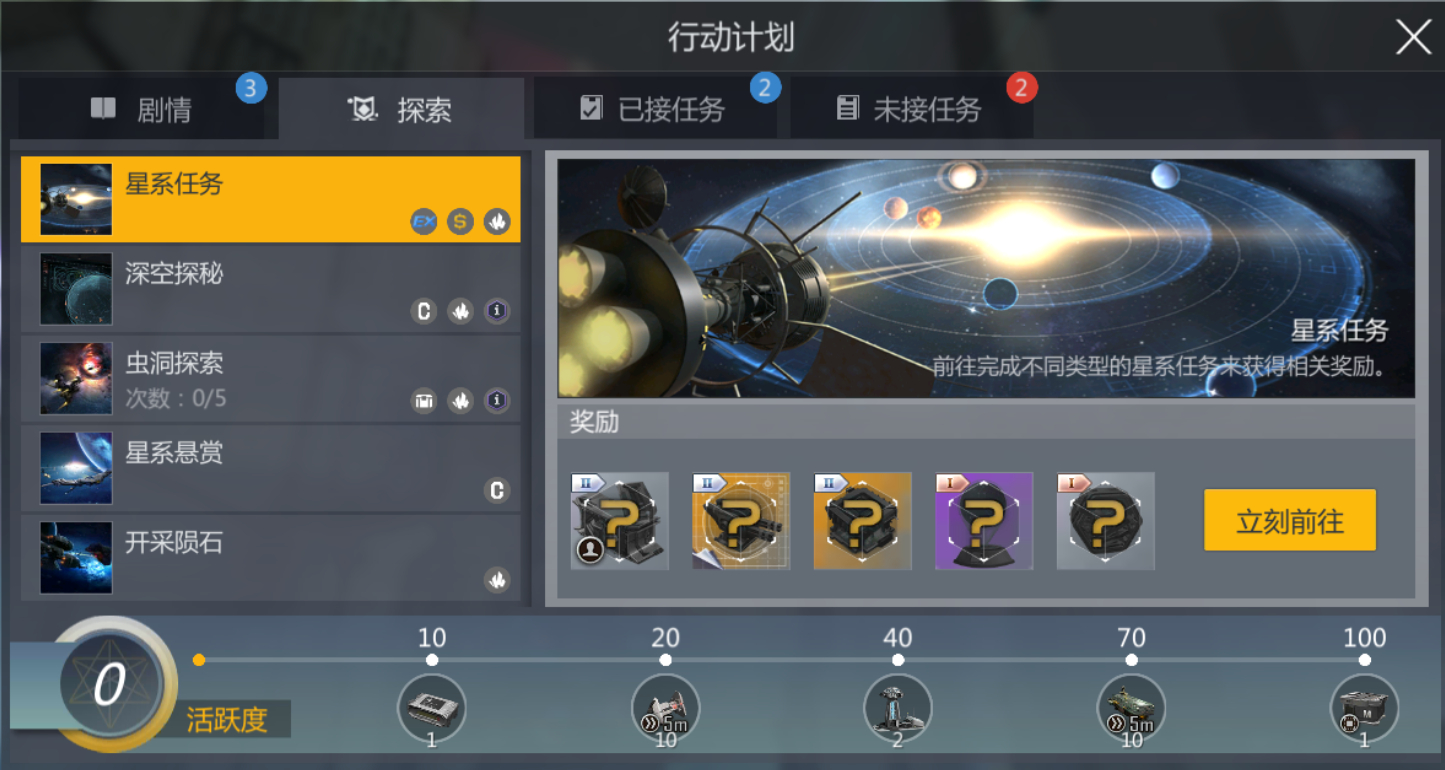
Task: Click the building reward at milestone 40
Action: [897, 707]
